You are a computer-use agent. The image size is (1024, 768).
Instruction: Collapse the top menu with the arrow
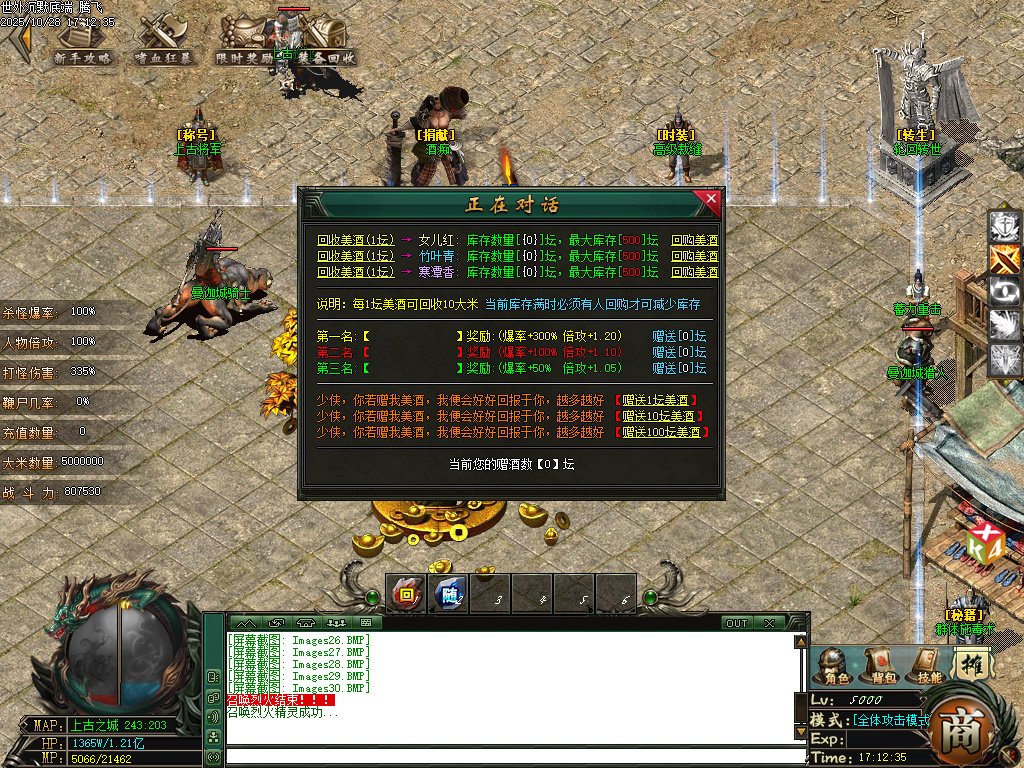click(x=18, y=40)
